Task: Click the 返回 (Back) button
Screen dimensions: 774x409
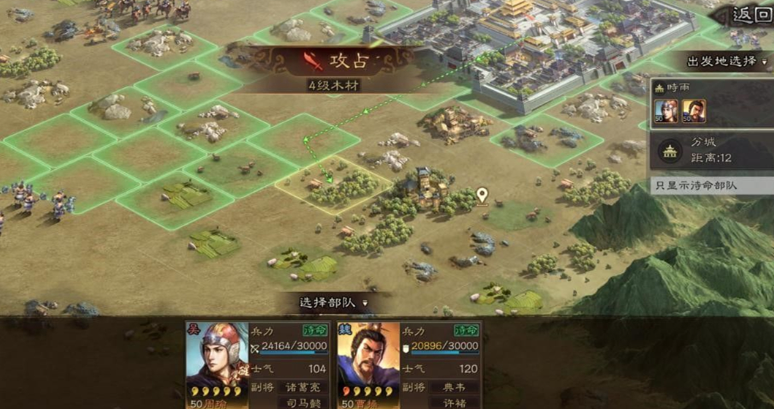Action: [x=752, y=14]
